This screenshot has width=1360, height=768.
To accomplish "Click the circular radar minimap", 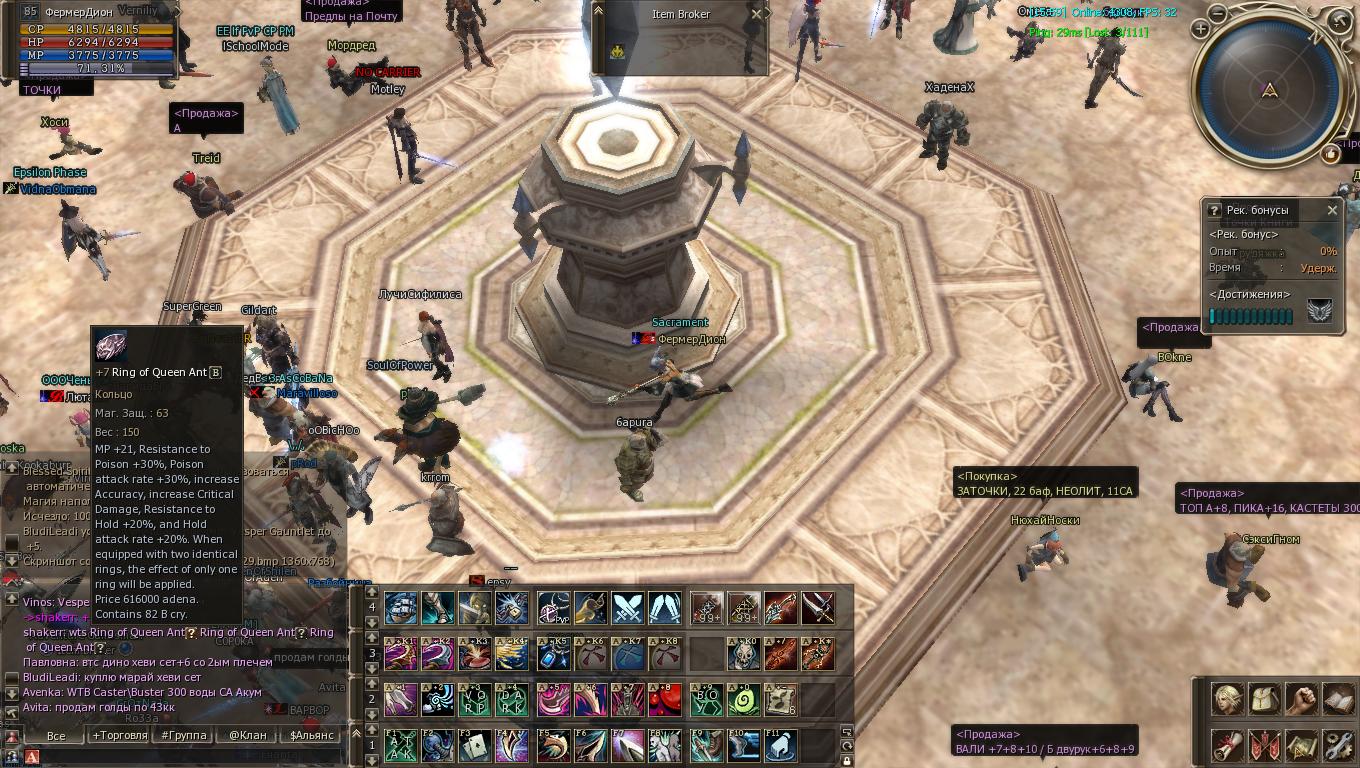I will click(x=1269, y=90).
